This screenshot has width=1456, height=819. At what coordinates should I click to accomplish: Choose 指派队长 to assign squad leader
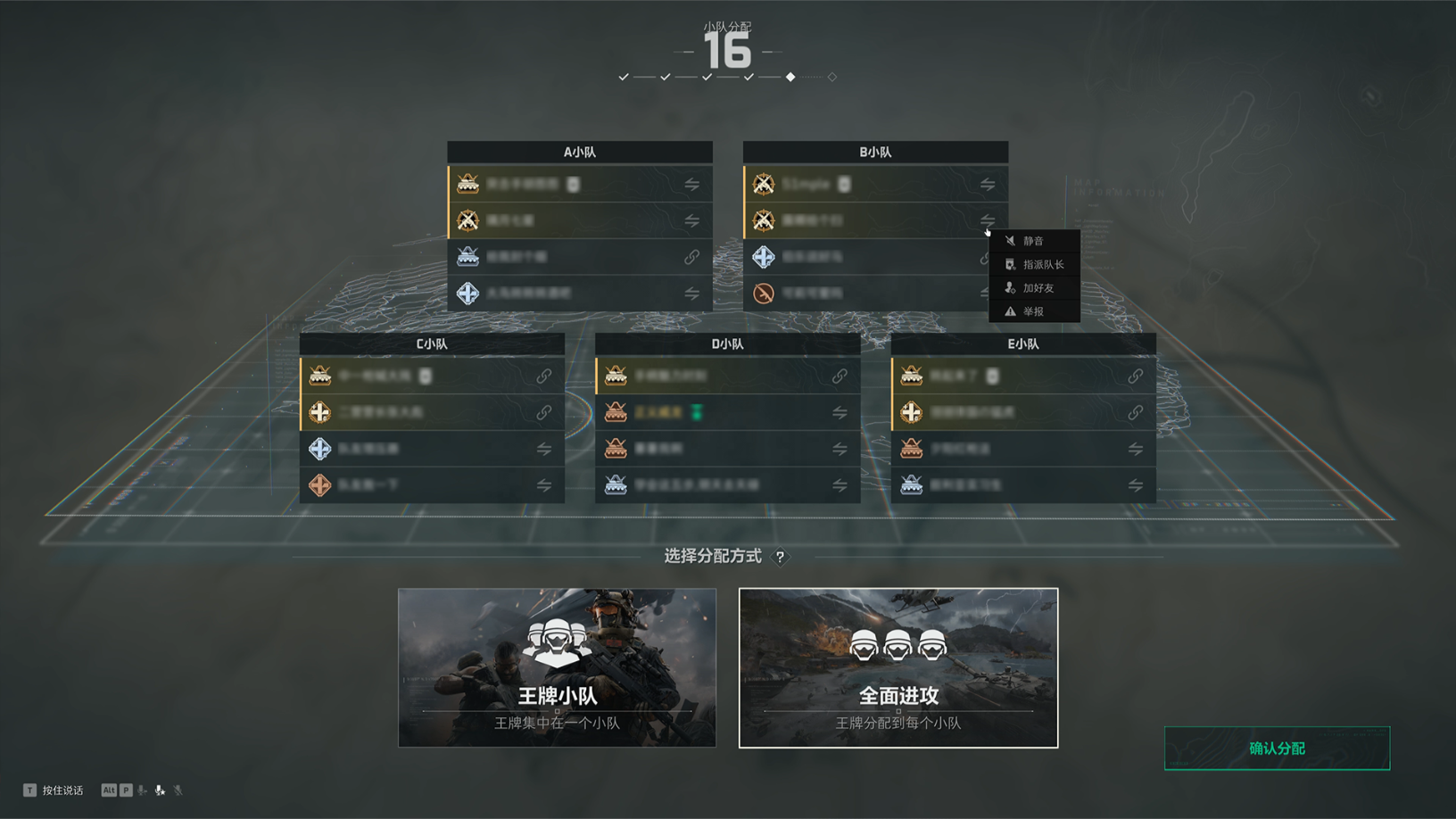[1042, 265]
